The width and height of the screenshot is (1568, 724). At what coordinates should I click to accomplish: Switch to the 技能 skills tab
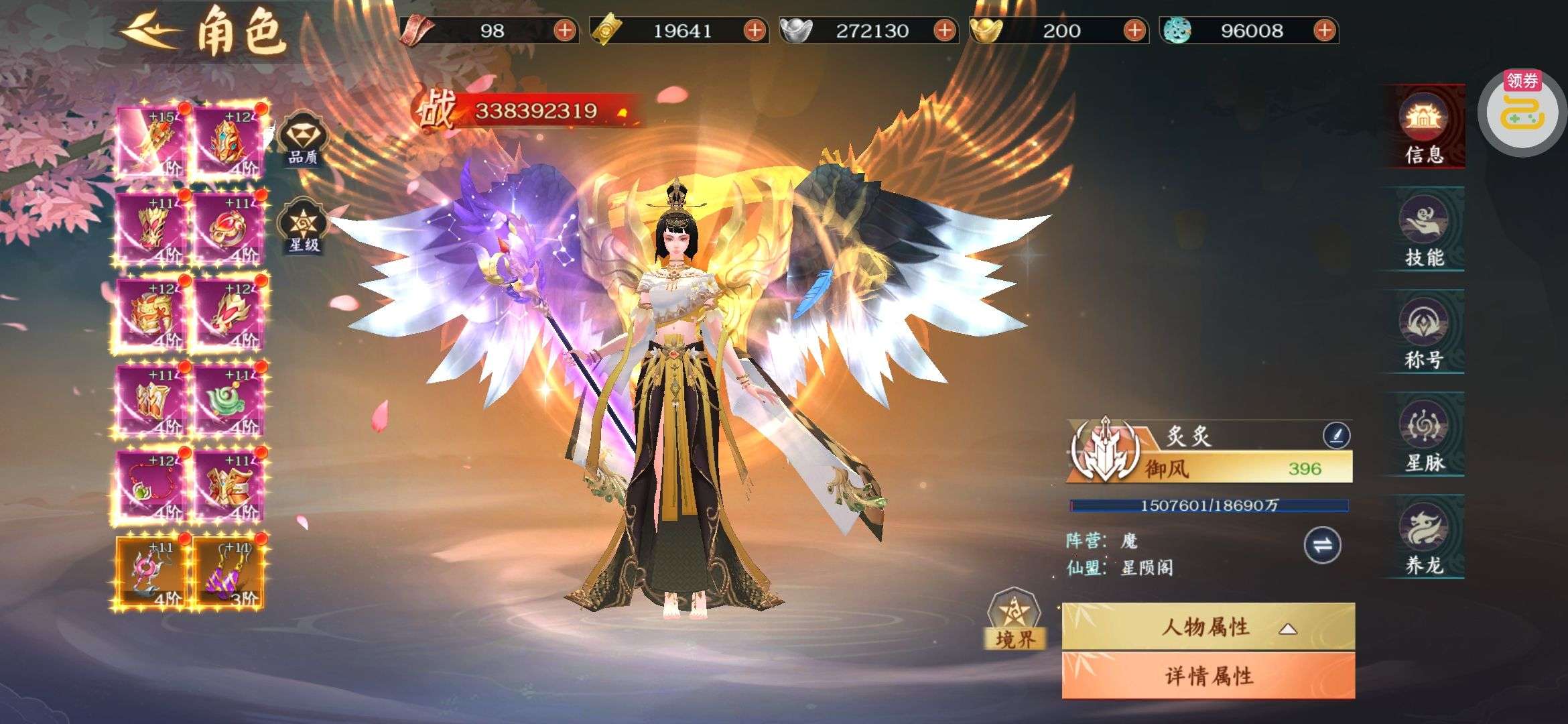[1424, 230]
